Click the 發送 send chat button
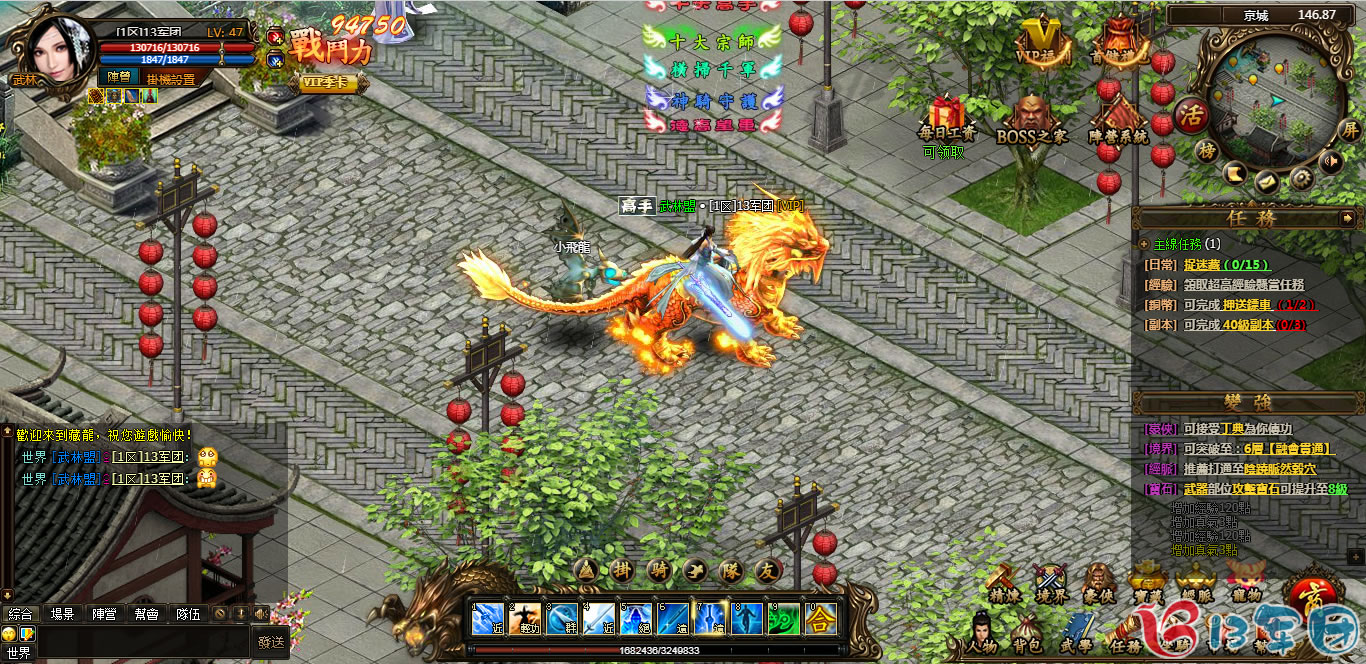1366x664 pixels. click(271, 642)
